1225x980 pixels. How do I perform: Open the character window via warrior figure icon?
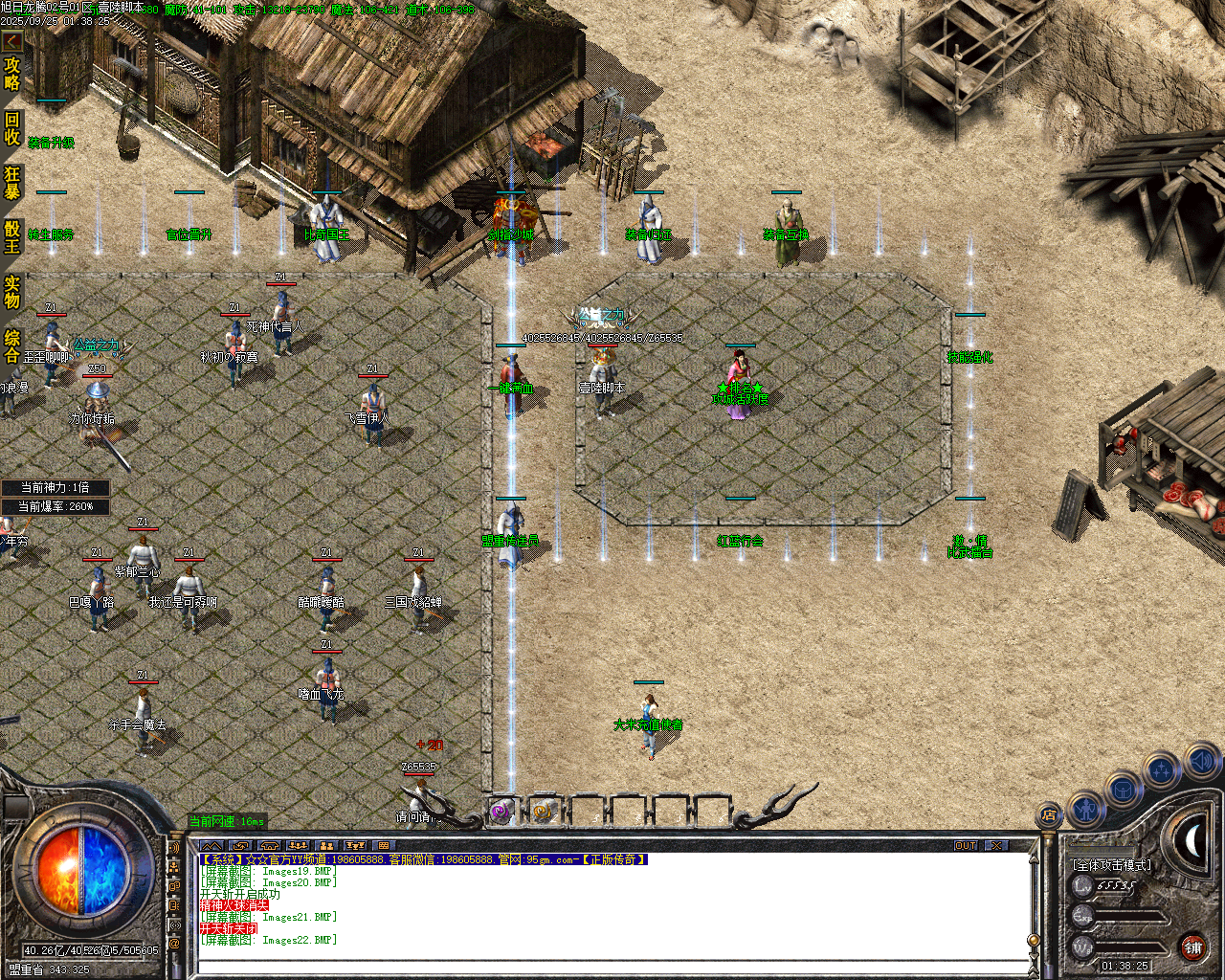click(x=1085, y=811)
